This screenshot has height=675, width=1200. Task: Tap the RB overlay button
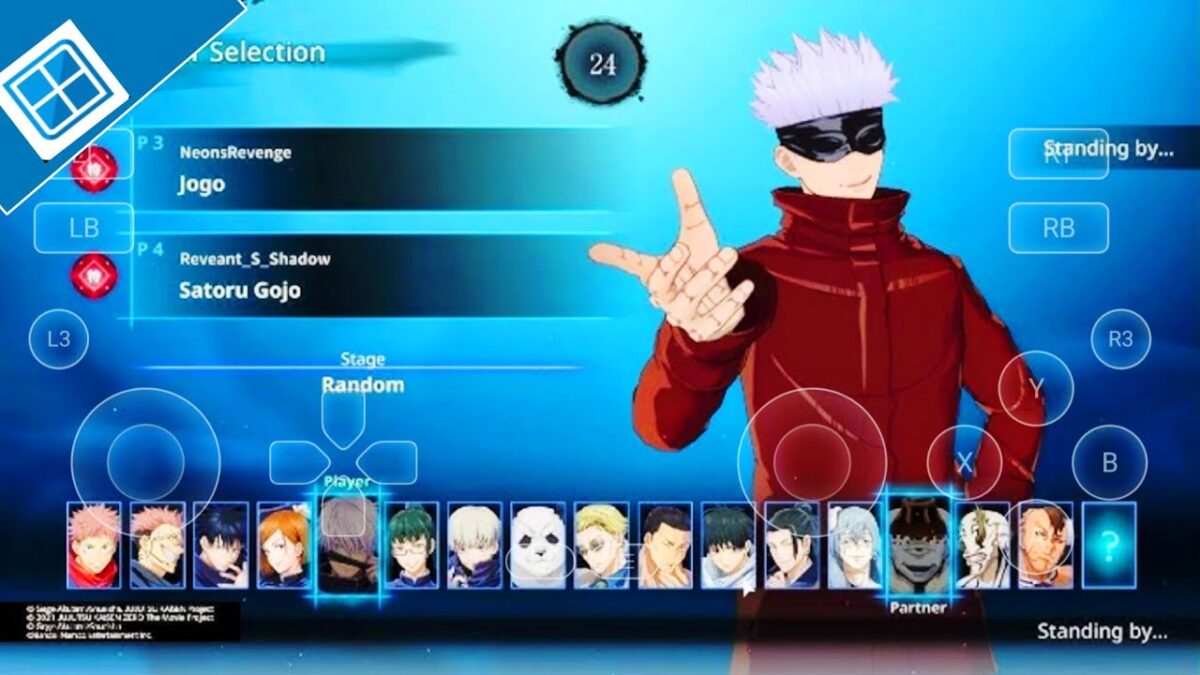click(x=1058, y=228)
